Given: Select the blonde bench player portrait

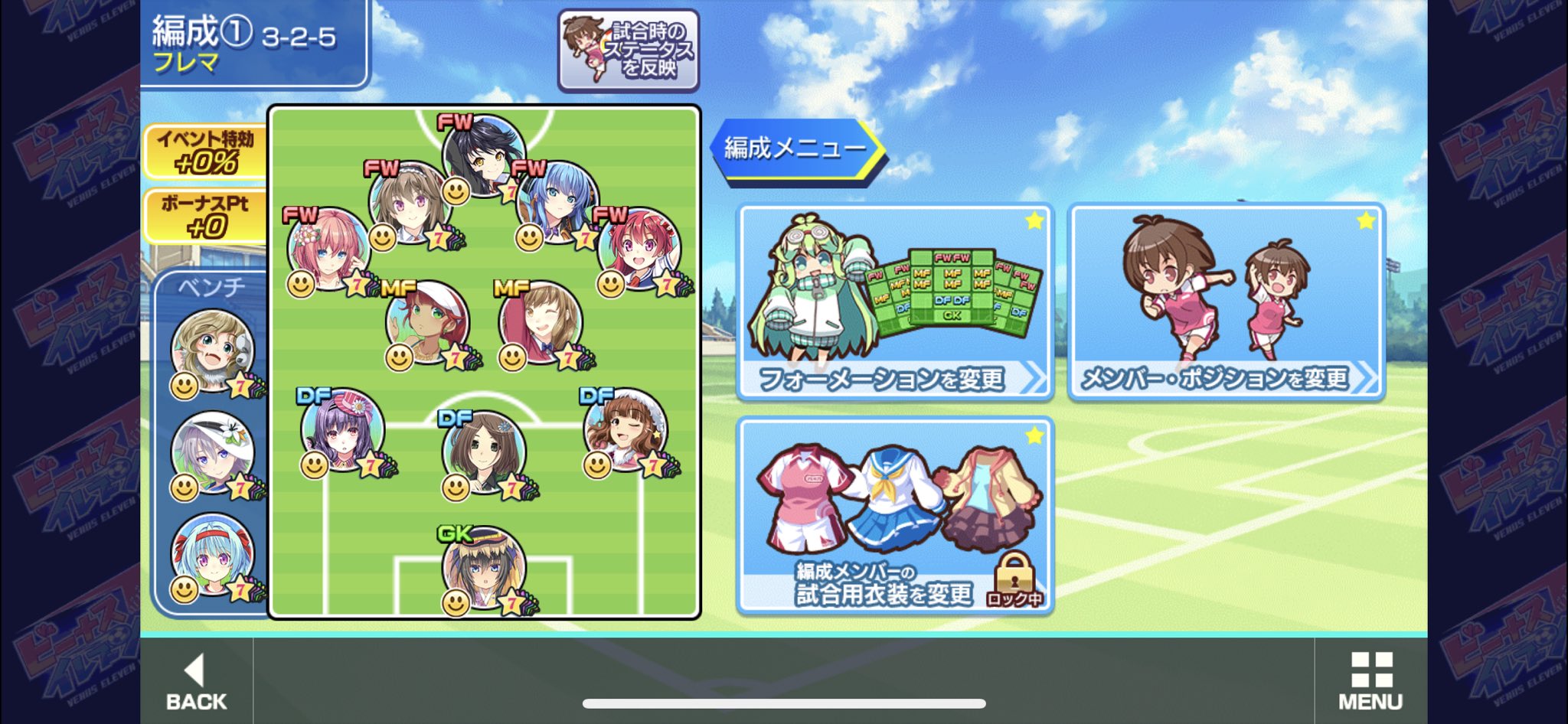Looking at the screenshot, I should tap(212, 351).
